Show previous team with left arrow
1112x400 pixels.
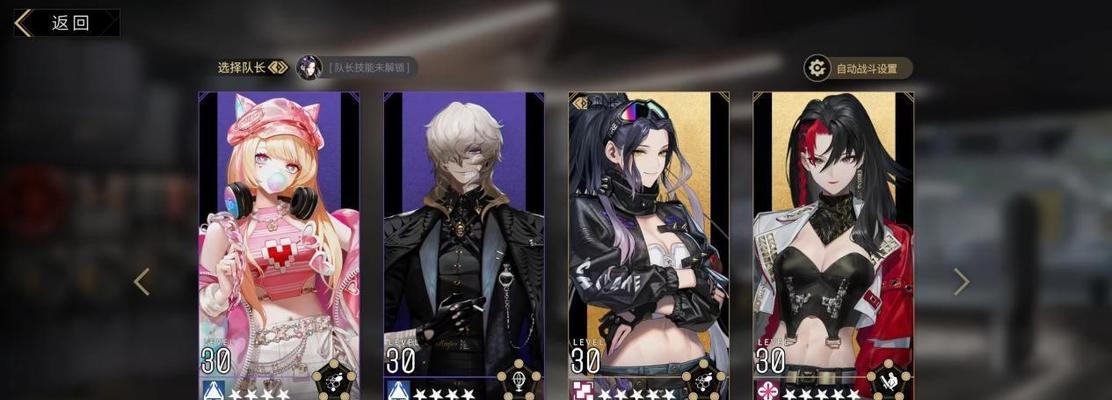click(x=142, y=282)
